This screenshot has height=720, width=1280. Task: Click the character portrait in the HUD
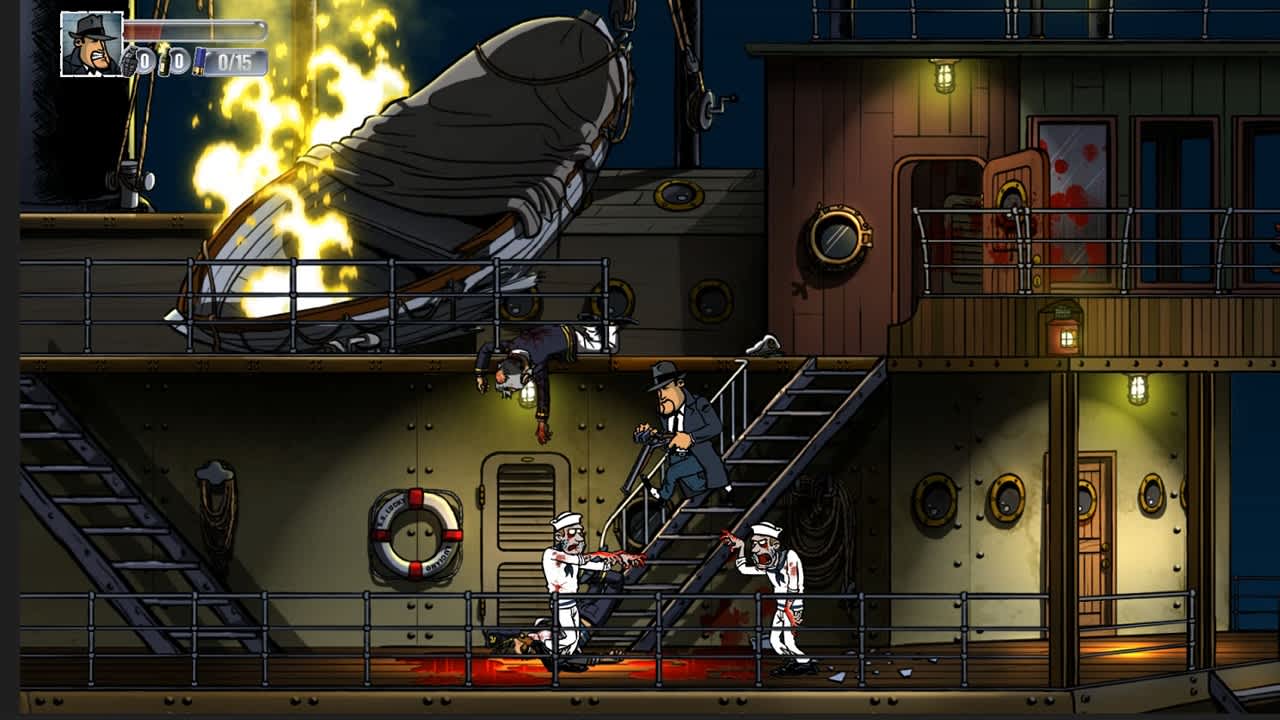90,45
